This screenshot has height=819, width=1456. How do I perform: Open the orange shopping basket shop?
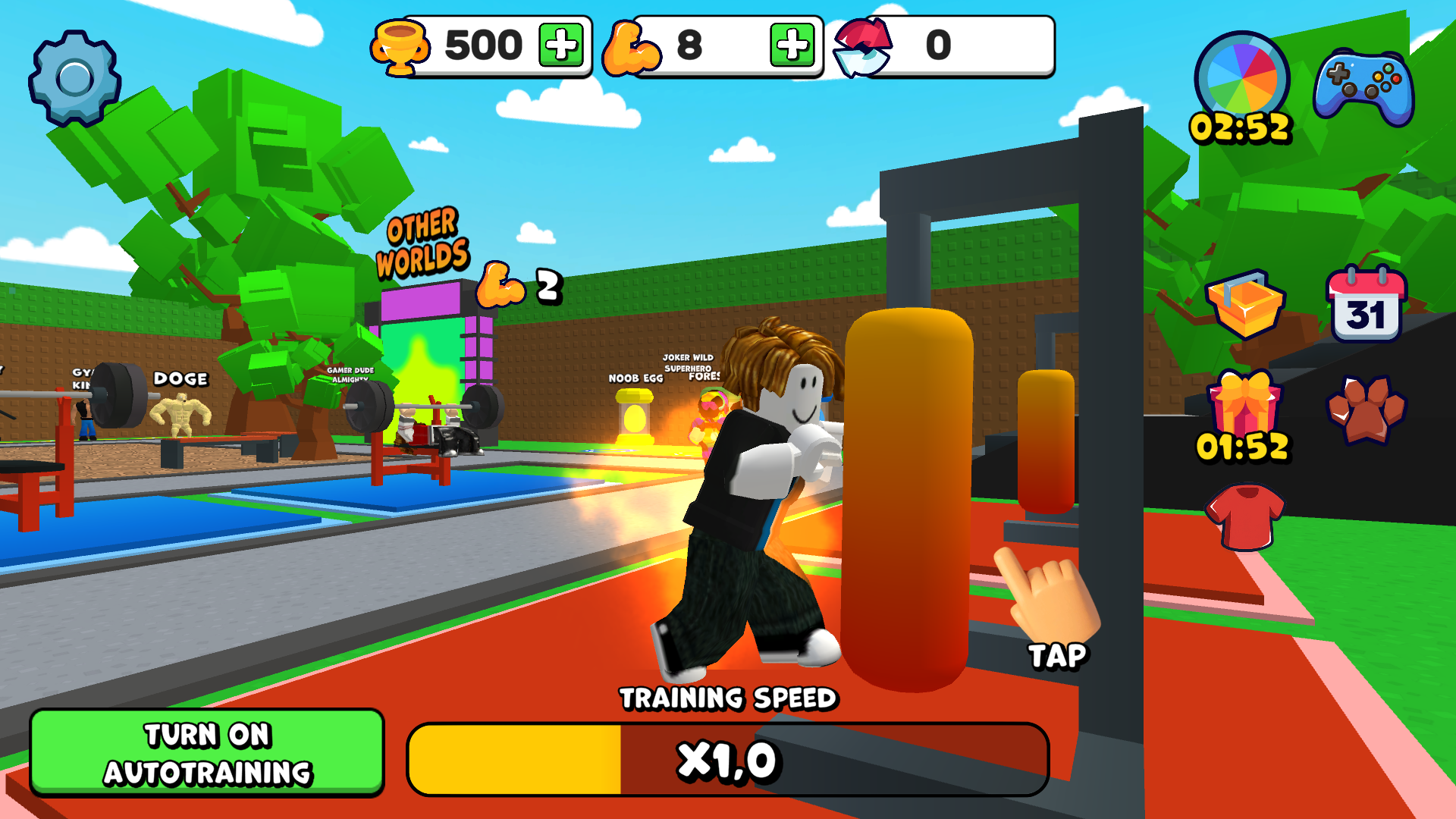pos(1245,305)
